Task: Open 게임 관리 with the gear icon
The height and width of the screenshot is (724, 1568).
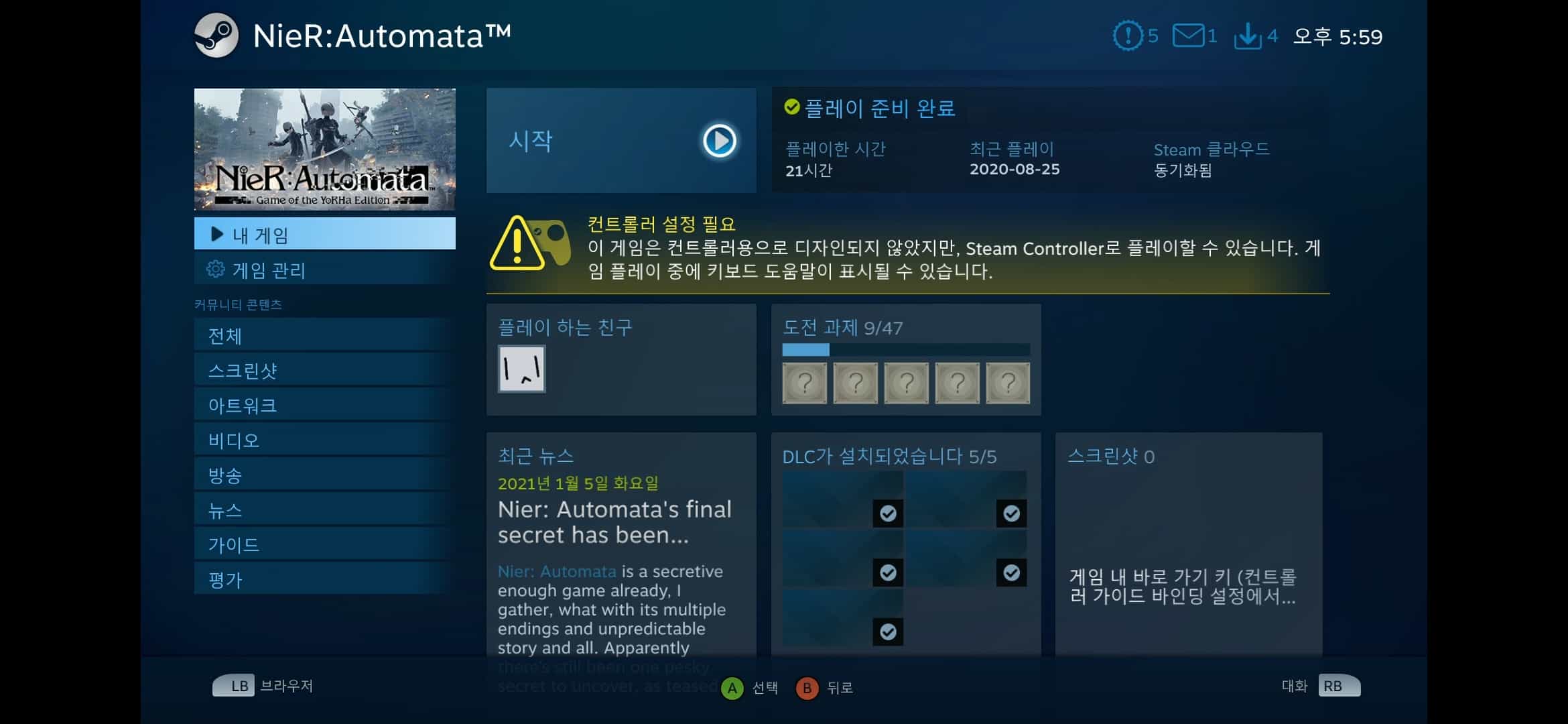Action: pyautogui.click(x=216, y=270)
